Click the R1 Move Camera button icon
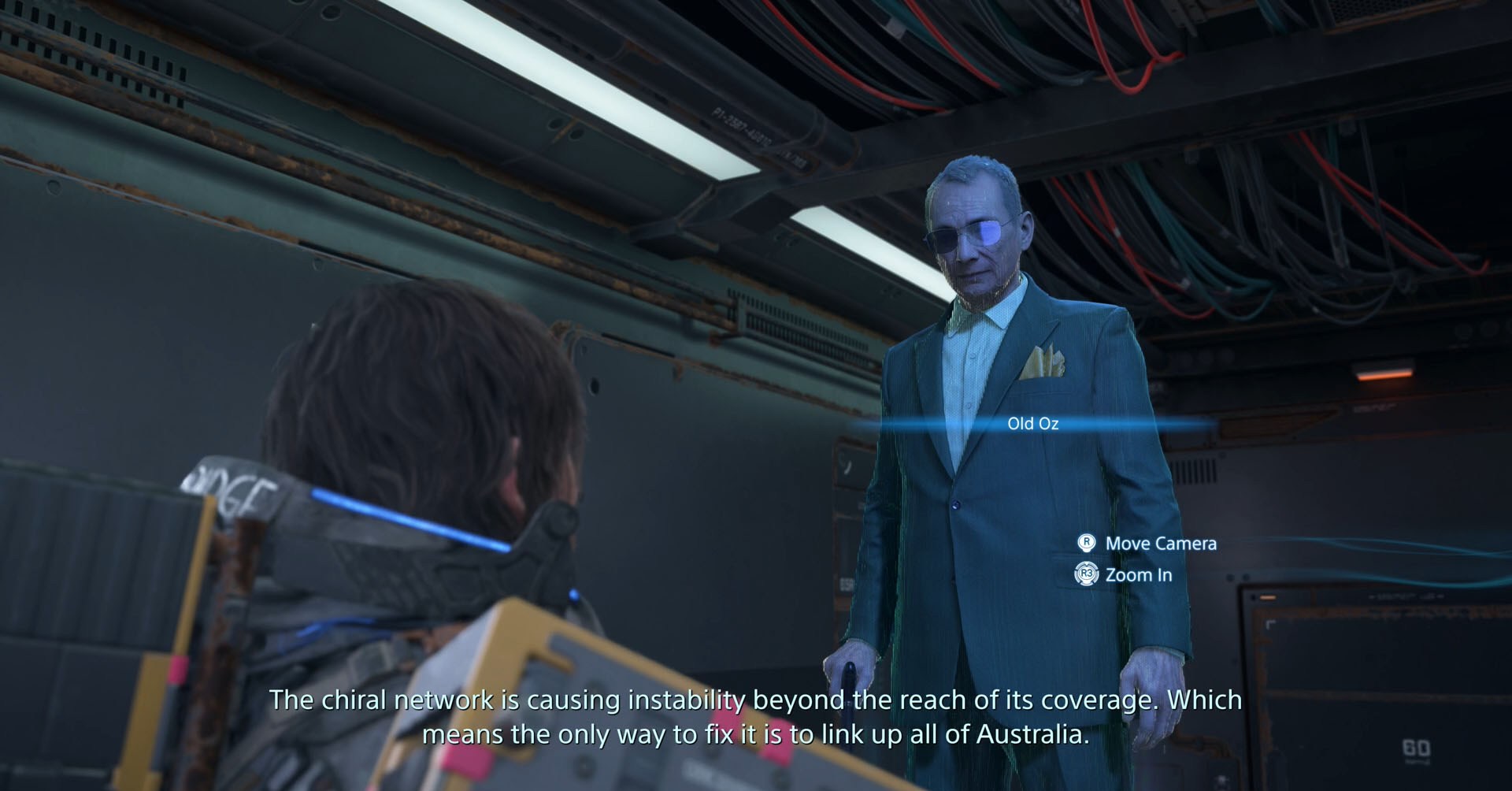Screen dimensions: 1512x791 click(1087, 543)
